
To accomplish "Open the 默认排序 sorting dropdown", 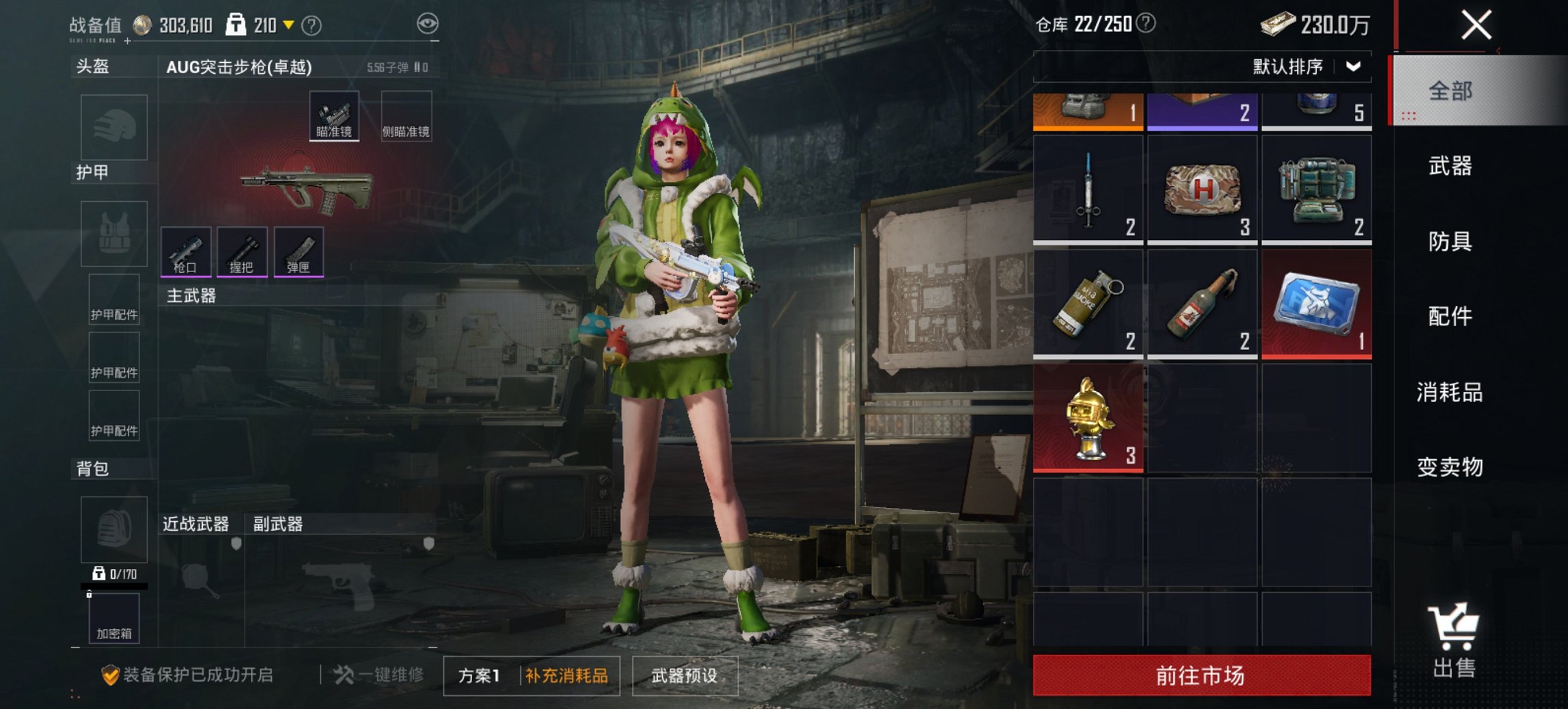I will (x=1306, y=66).
